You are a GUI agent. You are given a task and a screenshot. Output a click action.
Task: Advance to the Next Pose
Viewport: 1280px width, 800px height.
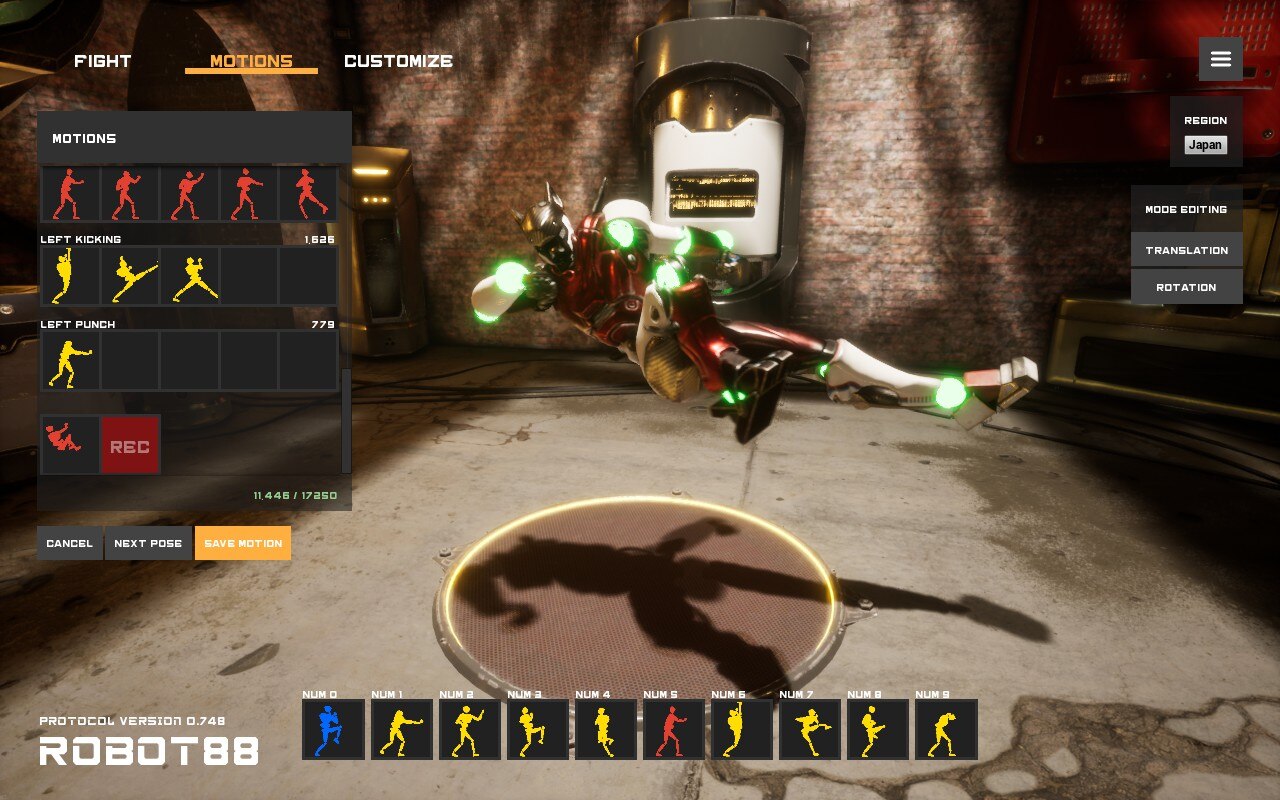point(148,543)
